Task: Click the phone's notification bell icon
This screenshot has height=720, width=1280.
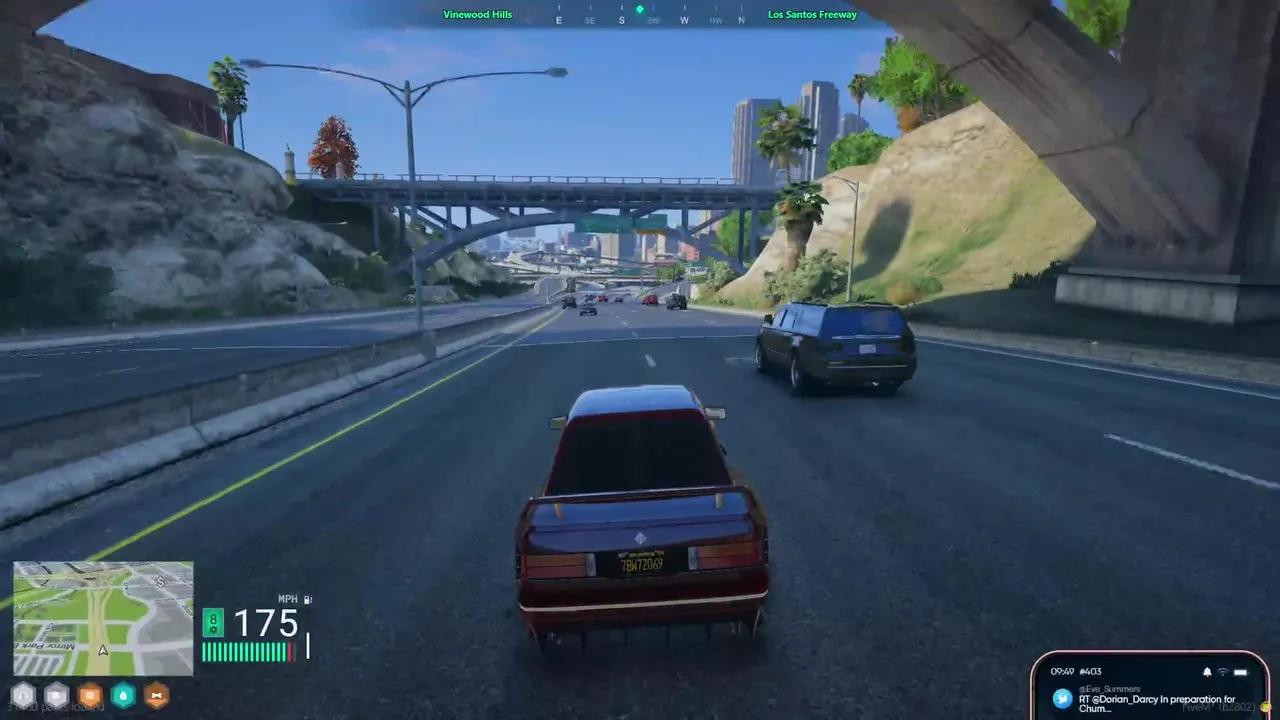Action: click(x=1207, y=671)
